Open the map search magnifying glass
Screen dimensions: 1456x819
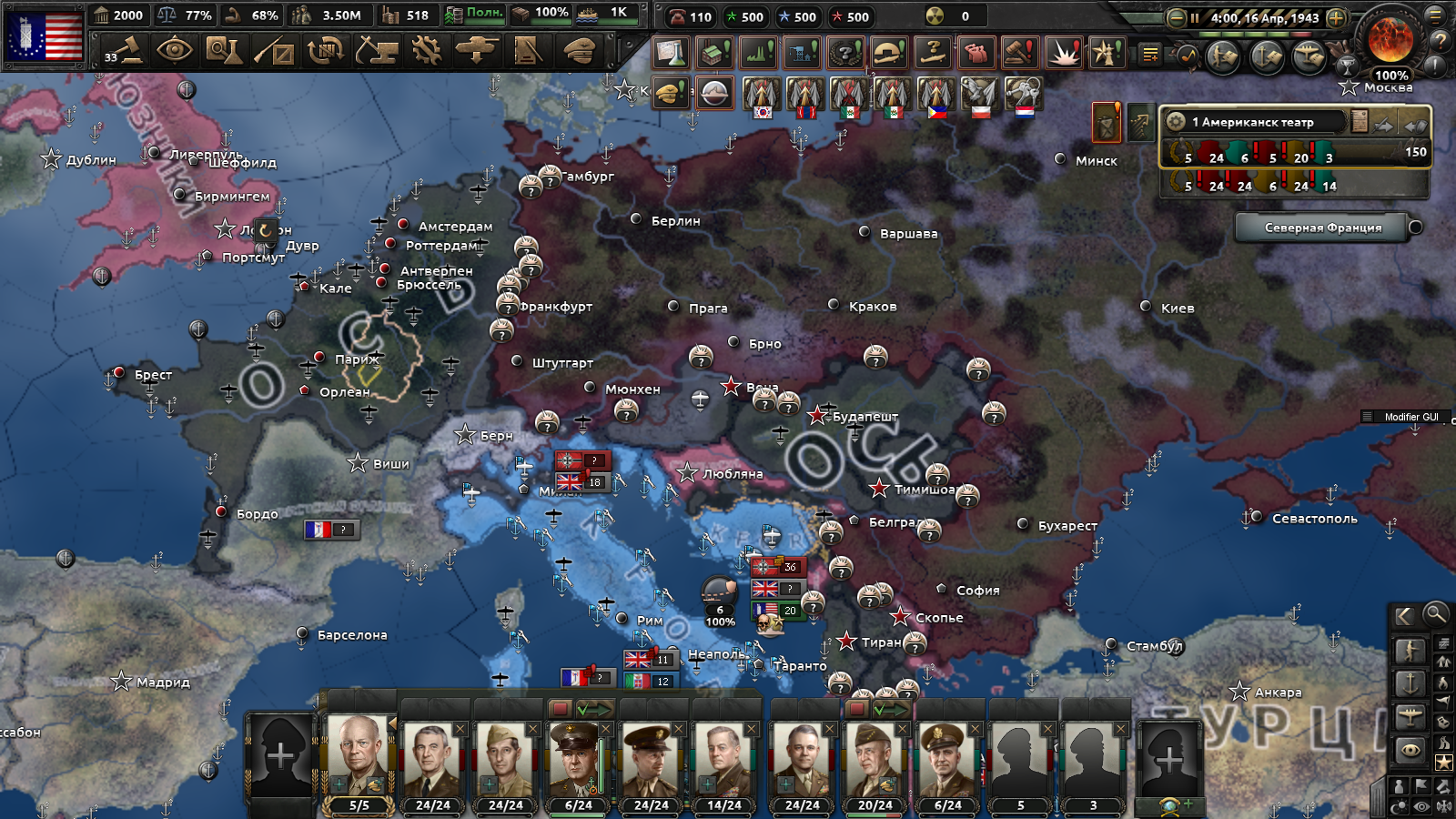[1435, 614]
